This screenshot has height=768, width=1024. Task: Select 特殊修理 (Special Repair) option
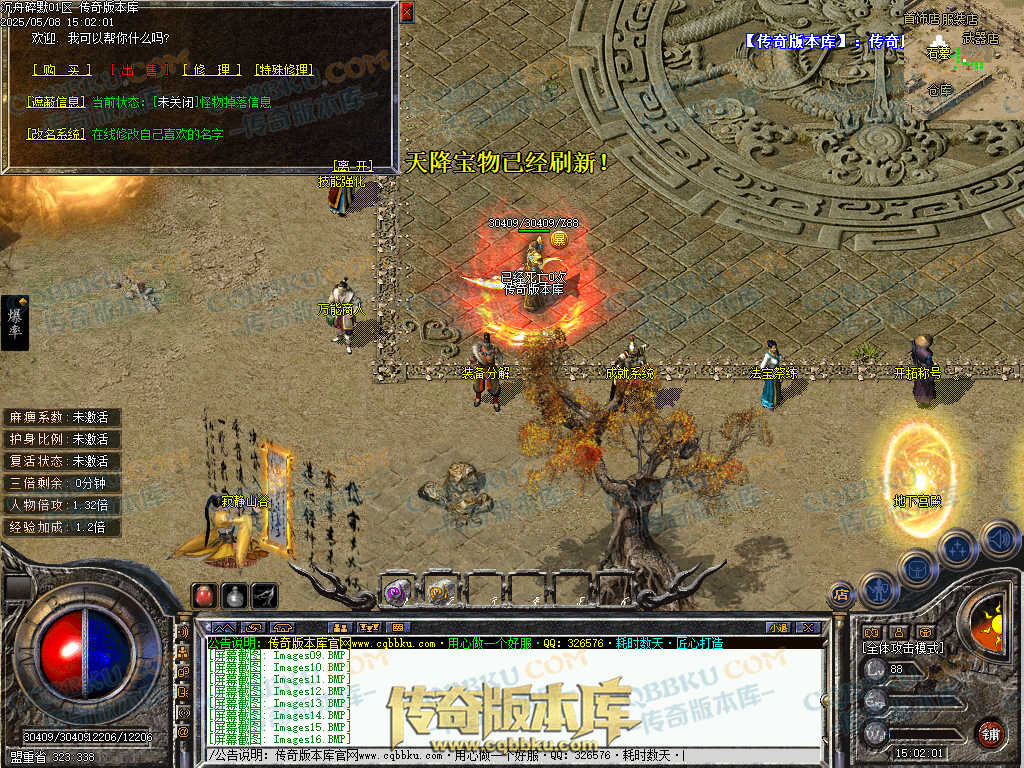285,70
